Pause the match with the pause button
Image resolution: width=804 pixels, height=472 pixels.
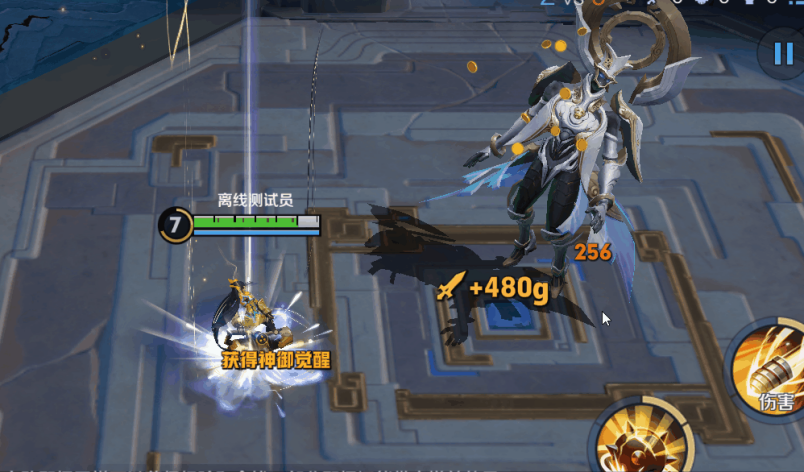780,53
